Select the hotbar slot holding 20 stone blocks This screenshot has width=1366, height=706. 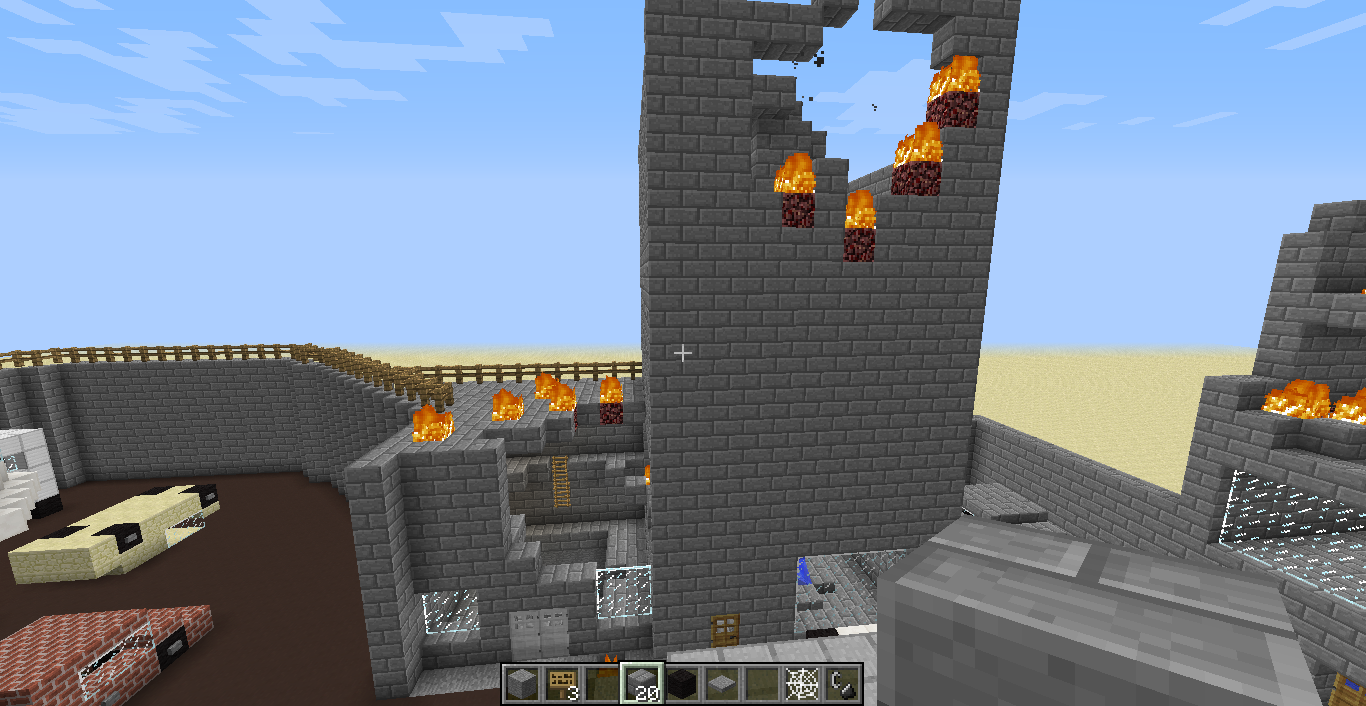point(640,684)
